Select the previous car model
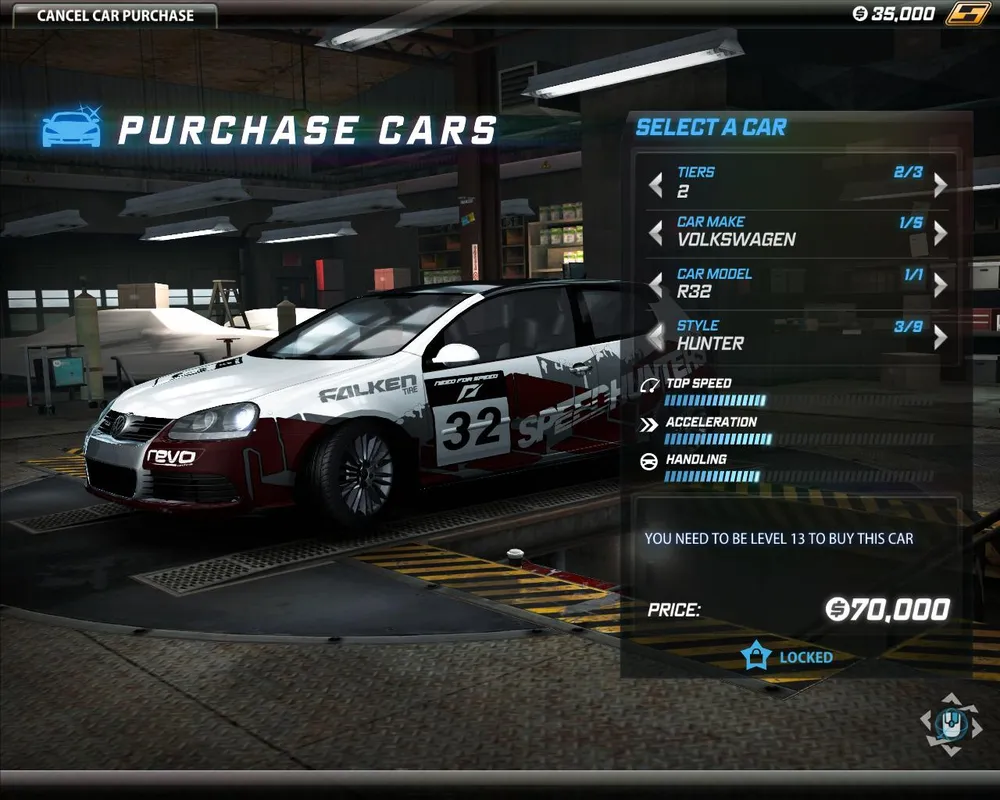This screenshot has height=800, width=1000. 656,286
